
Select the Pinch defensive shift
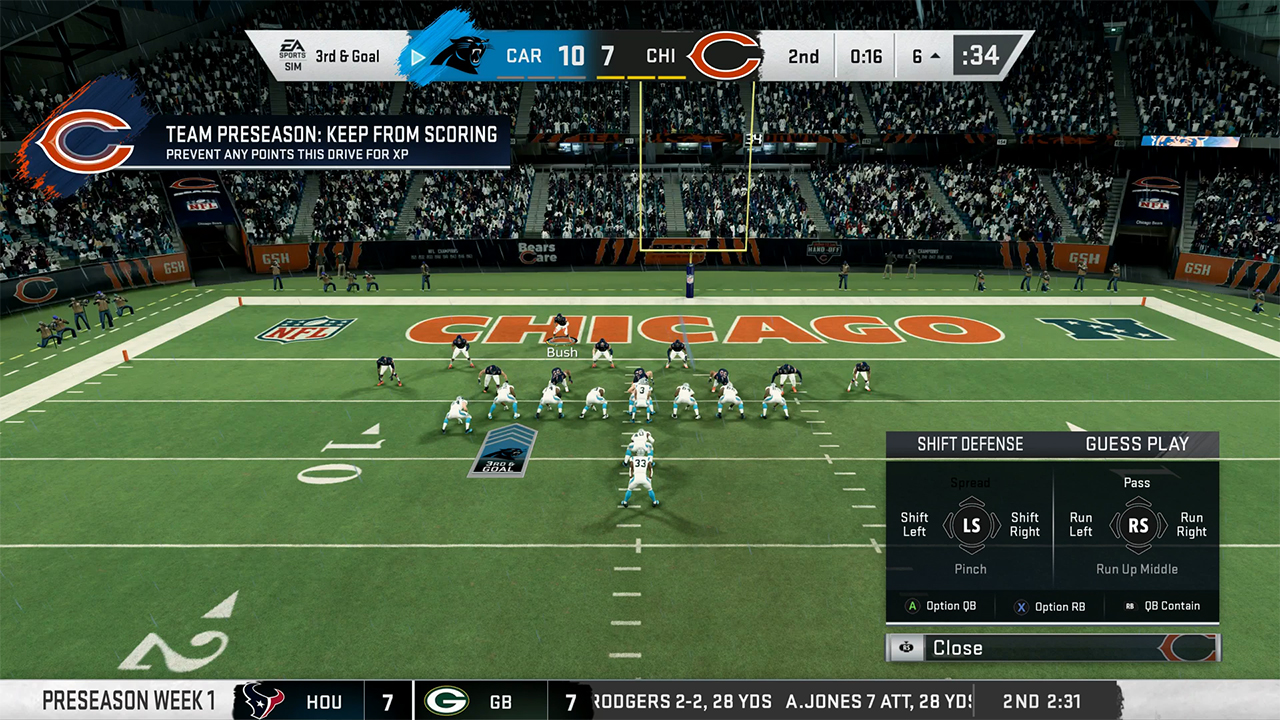(x=970, y=569)
